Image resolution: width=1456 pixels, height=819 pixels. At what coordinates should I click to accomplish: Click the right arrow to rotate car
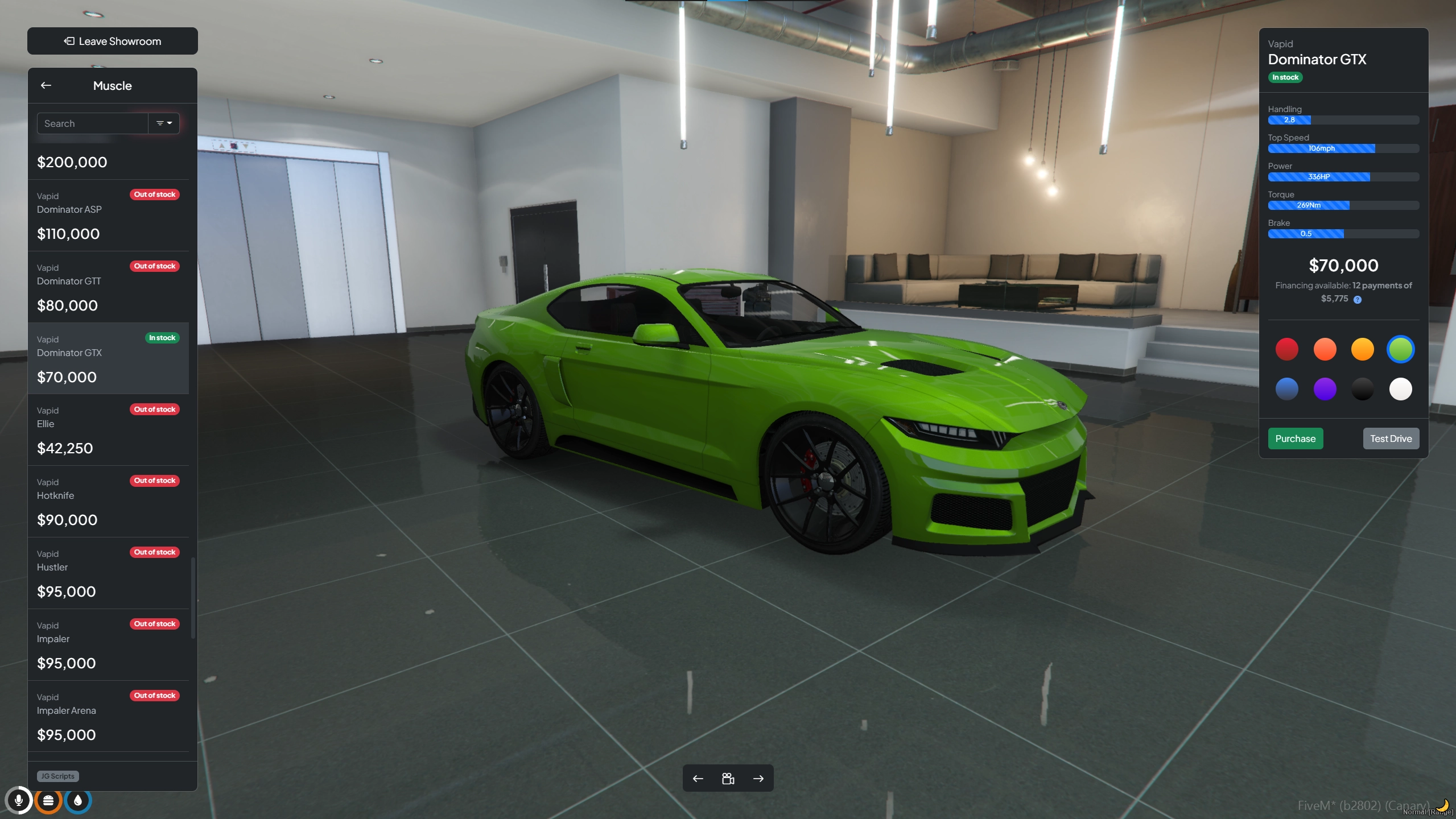(x=758, y=778)
